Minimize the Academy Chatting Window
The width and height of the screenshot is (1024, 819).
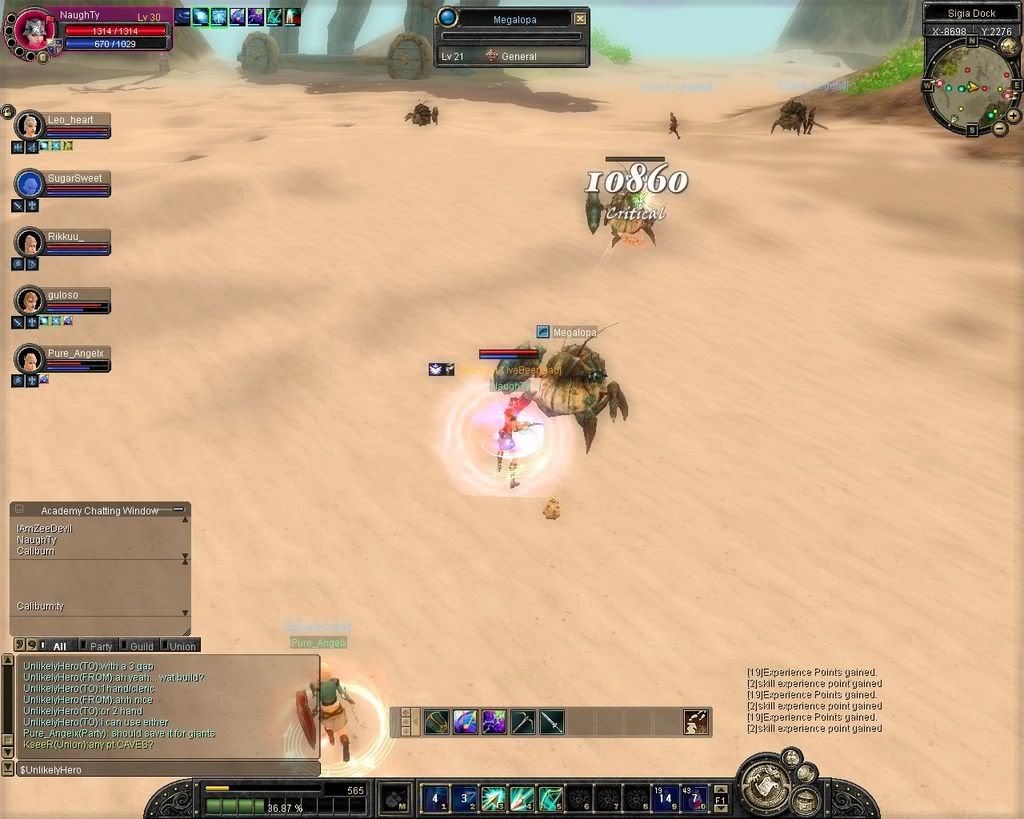179,509
